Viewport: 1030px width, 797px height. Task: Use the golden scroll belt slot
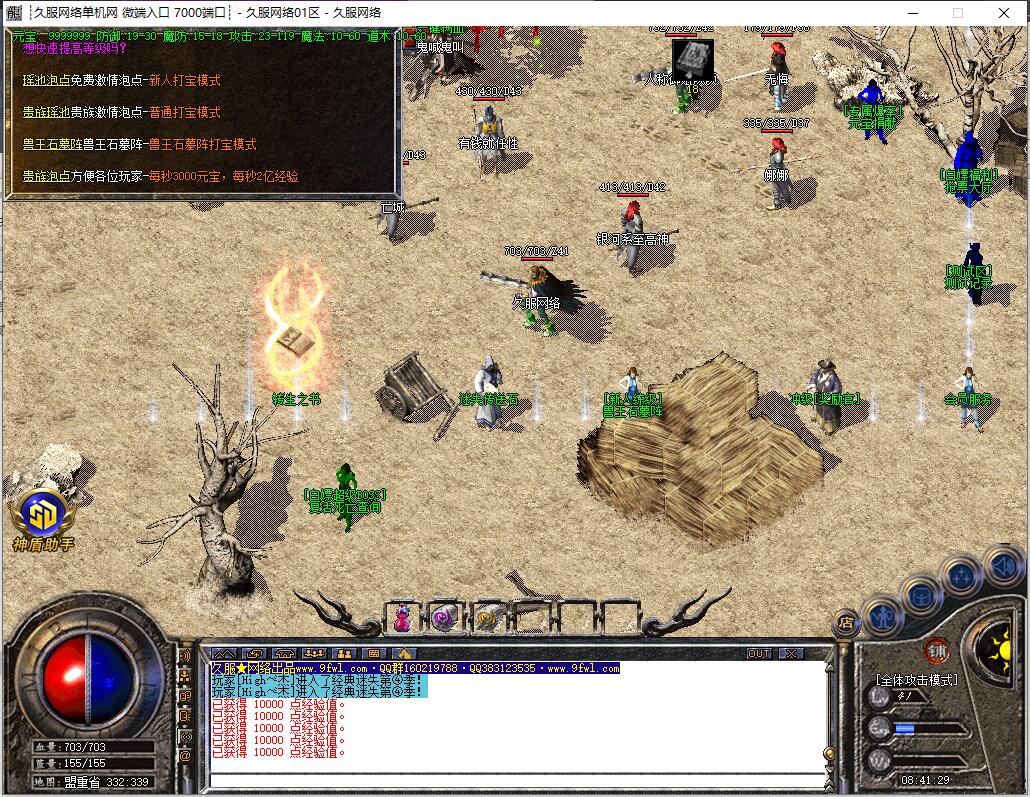tap(489, 617)
